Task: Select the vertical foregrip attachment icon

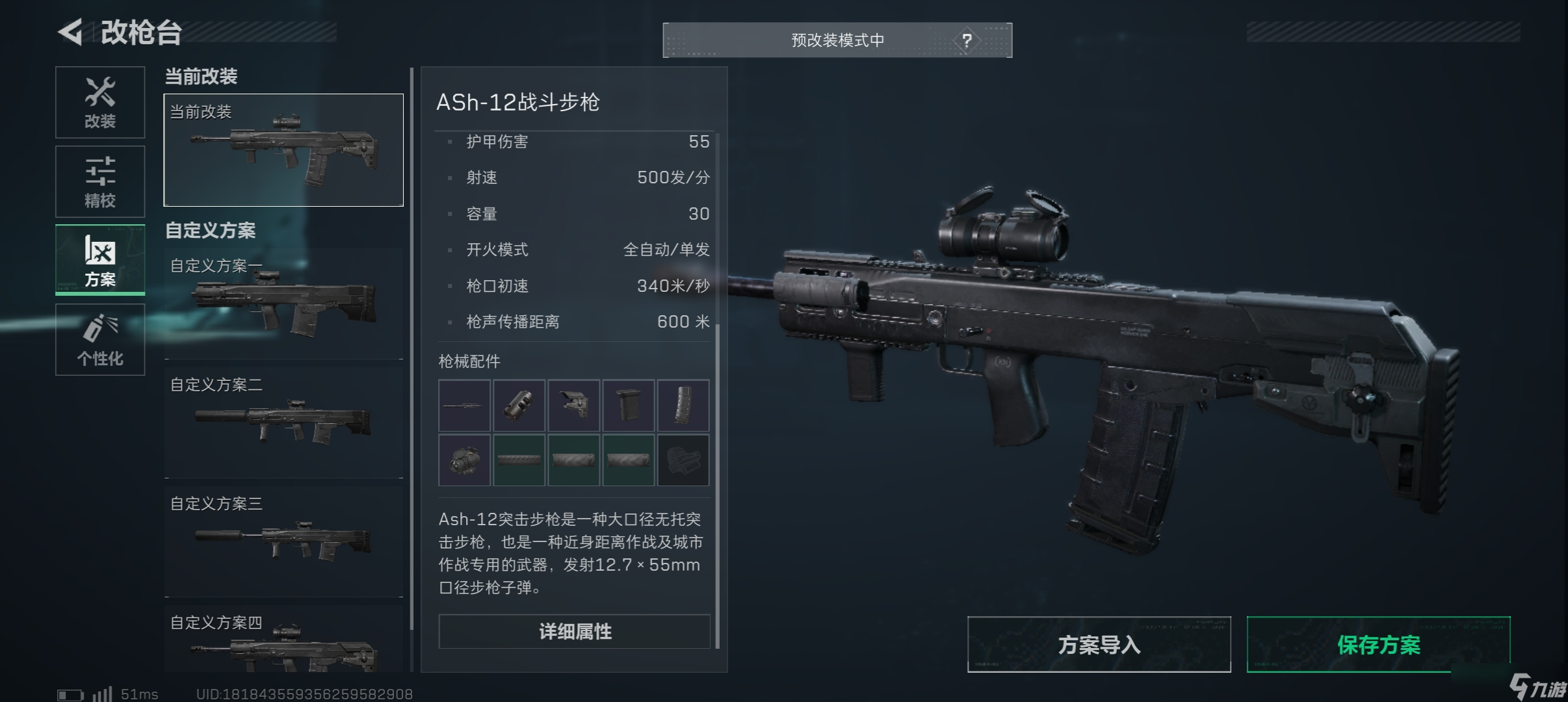Action: pos(629,405)
